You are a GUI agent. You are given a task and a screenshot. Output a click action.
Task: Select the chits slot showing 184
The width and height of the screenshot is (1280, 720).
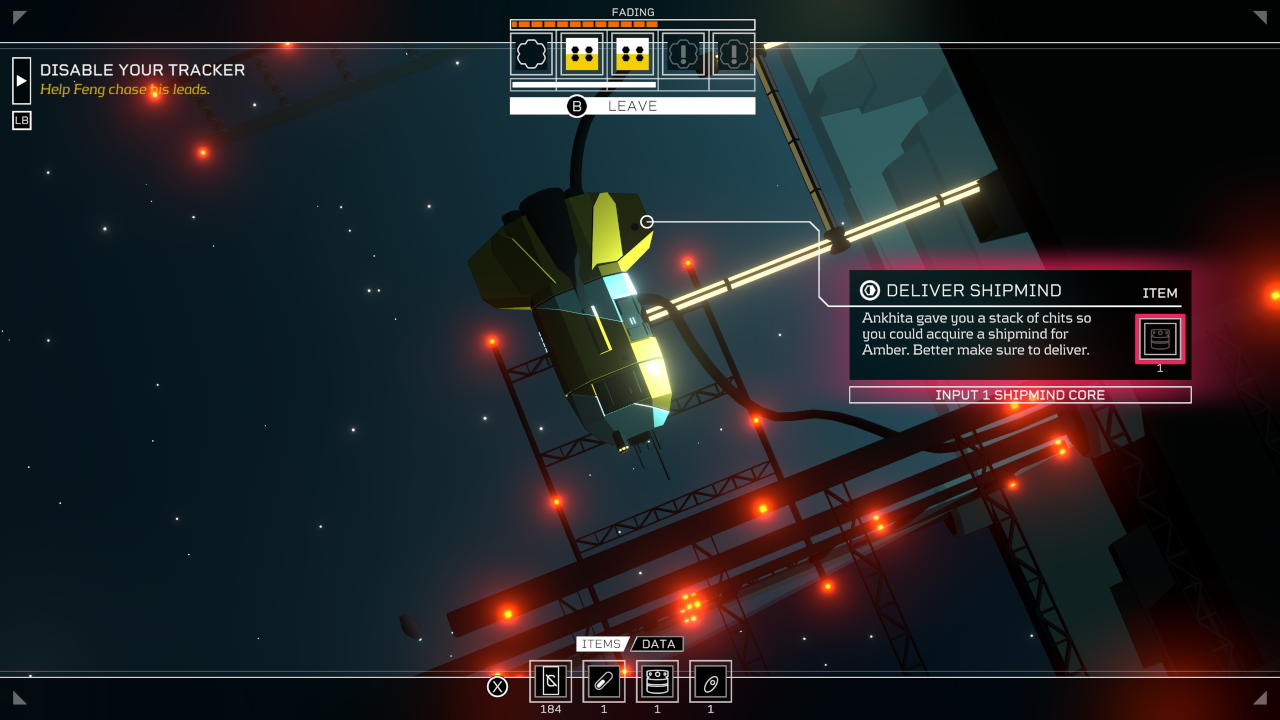[x=550, y=682]
